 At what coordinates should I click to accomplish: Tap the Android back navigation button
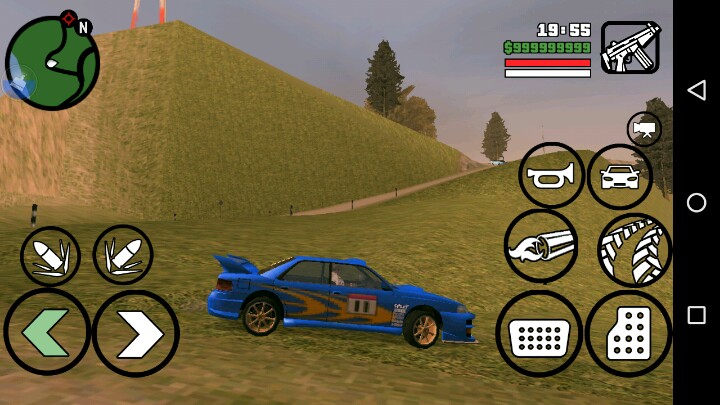pos(696,90)
